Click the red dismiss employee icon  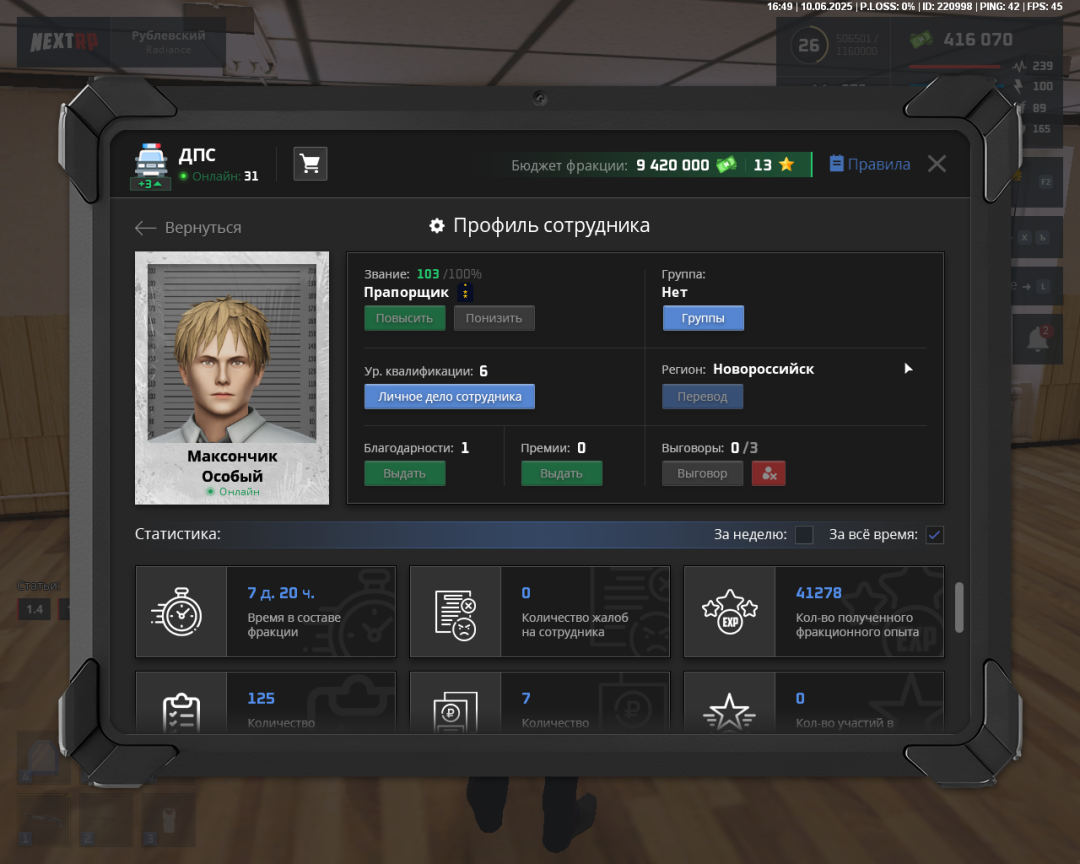768,473
